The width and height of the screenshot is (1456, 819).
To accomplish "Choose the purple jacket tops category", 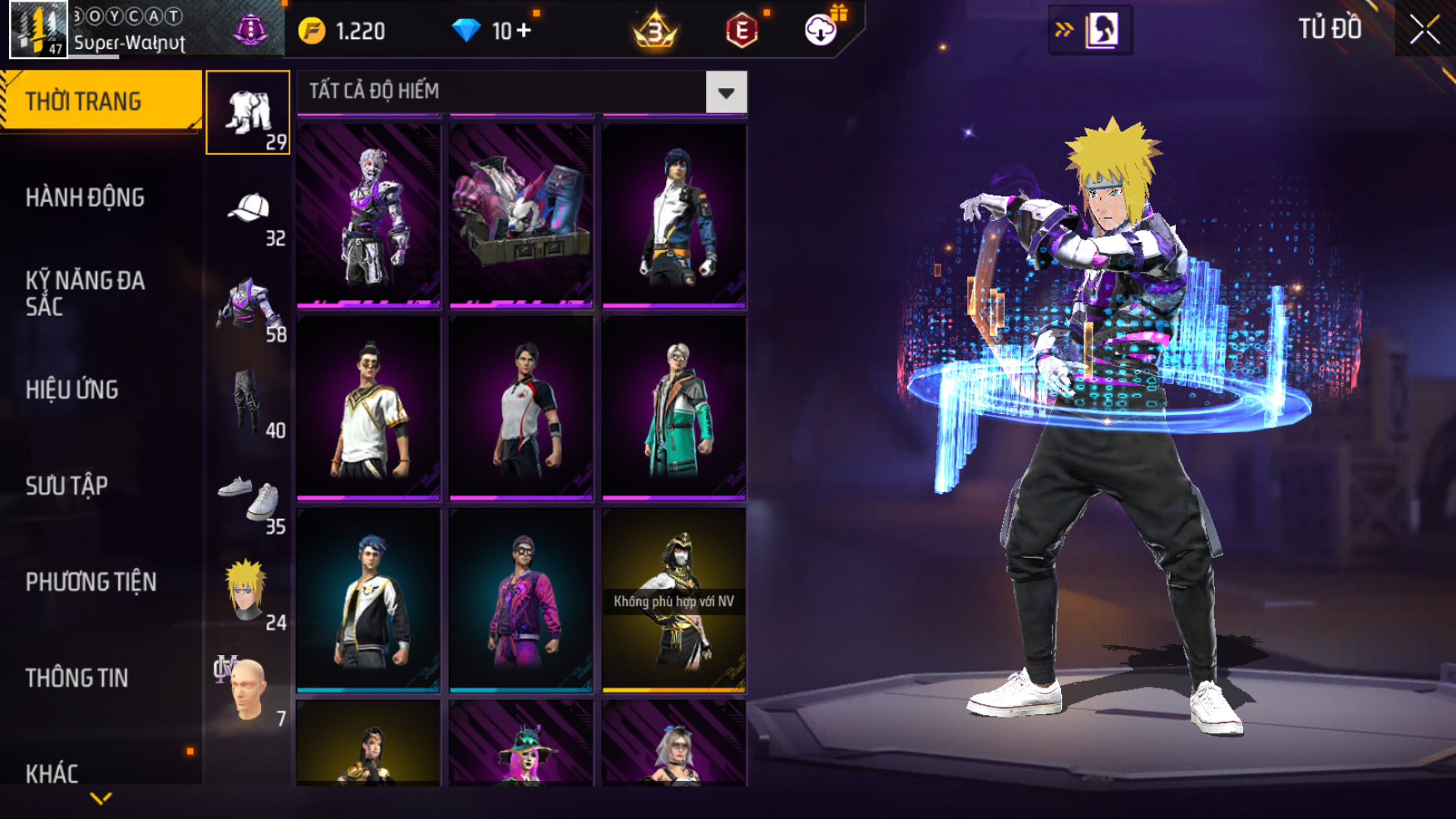I will tap(248, 308).
